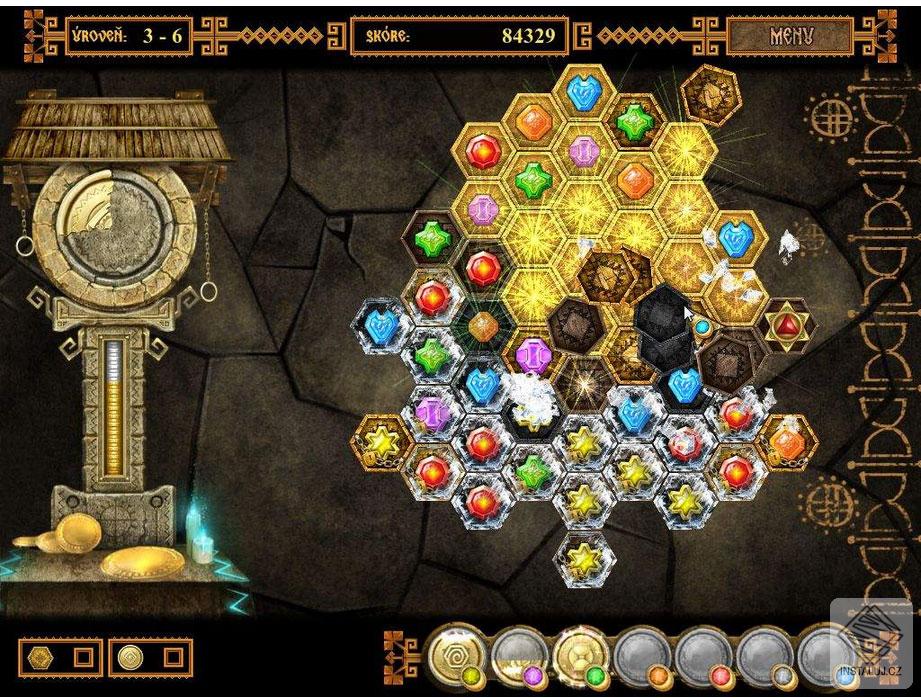Viewport: 921px width, 698px height.
Task: Open the Menu button
Action: click(791, 37)
